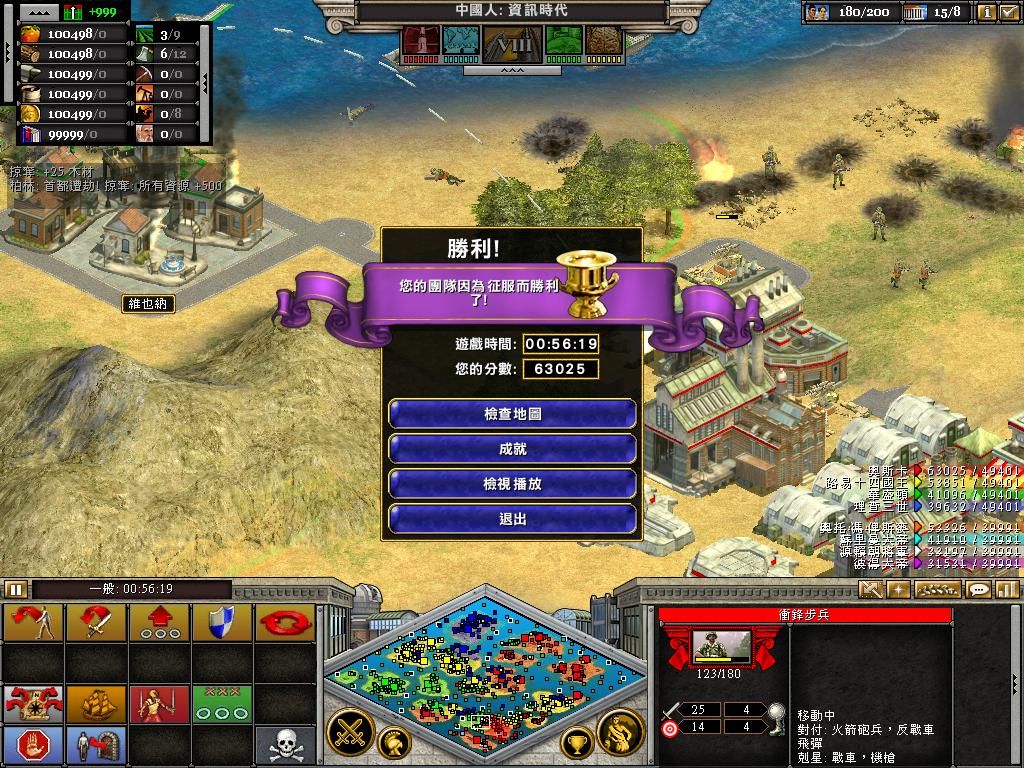The width and height of the screenshot is (1024, 768).
Task: Select the helmet button beside the minimap
Action: pyautogui.click(x=394, y=743)
